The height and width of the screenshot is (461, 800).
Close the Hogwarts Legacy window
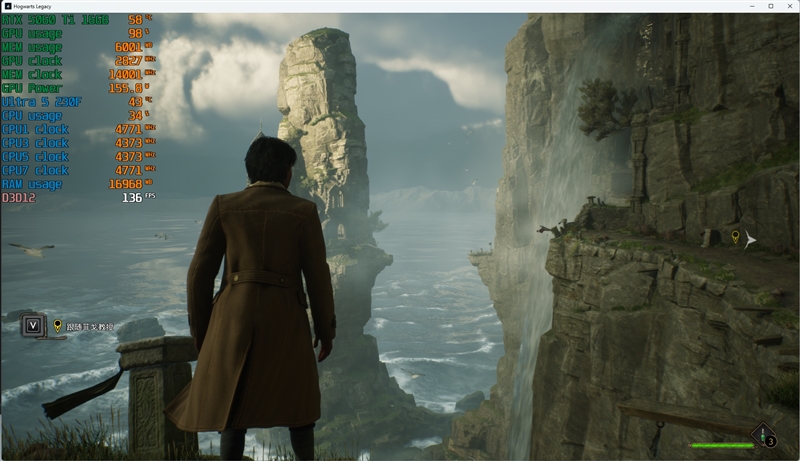point(788,6)
